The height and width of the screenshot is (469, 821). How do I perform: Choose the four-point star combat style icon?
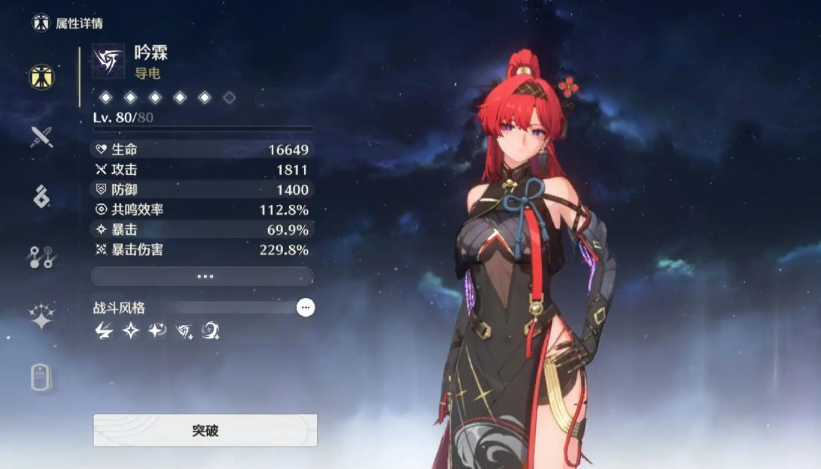[x=130, y=331]
